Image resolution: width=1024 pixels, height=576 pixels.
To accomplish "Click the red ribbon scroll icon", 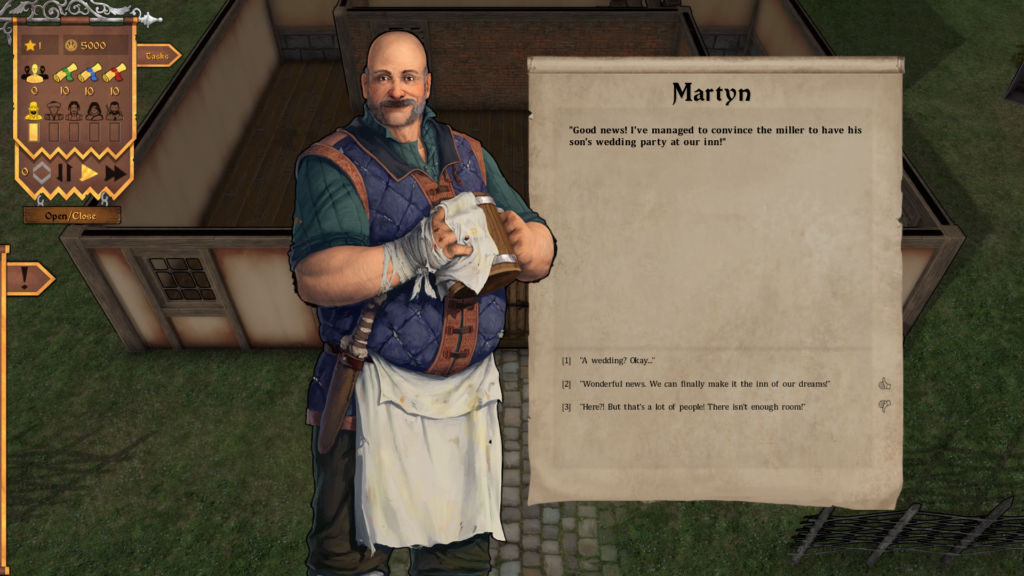I will [114, 73].
